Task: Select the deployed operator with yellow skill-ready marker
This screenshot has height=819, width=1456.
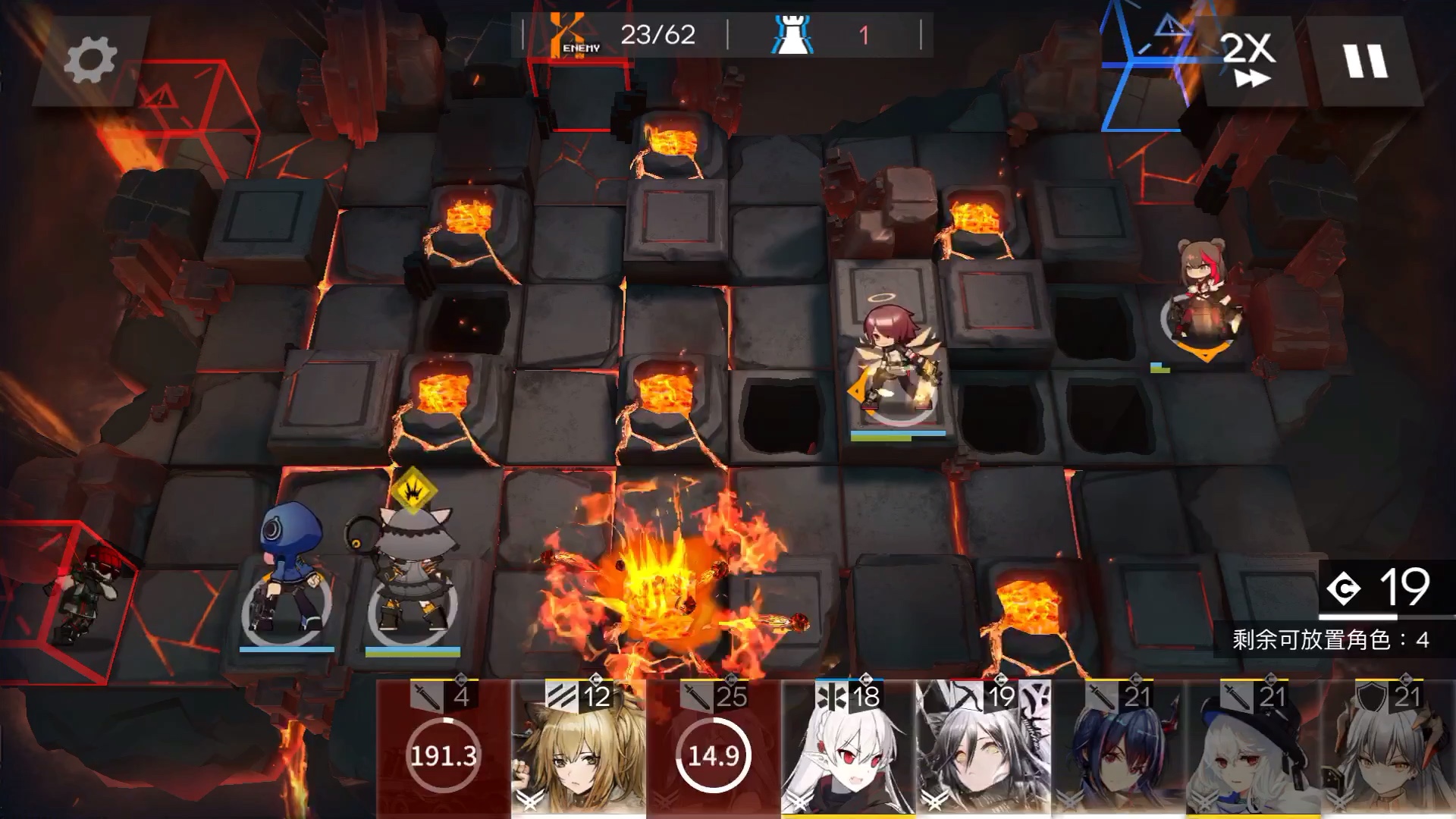Action: pos(412,576)
